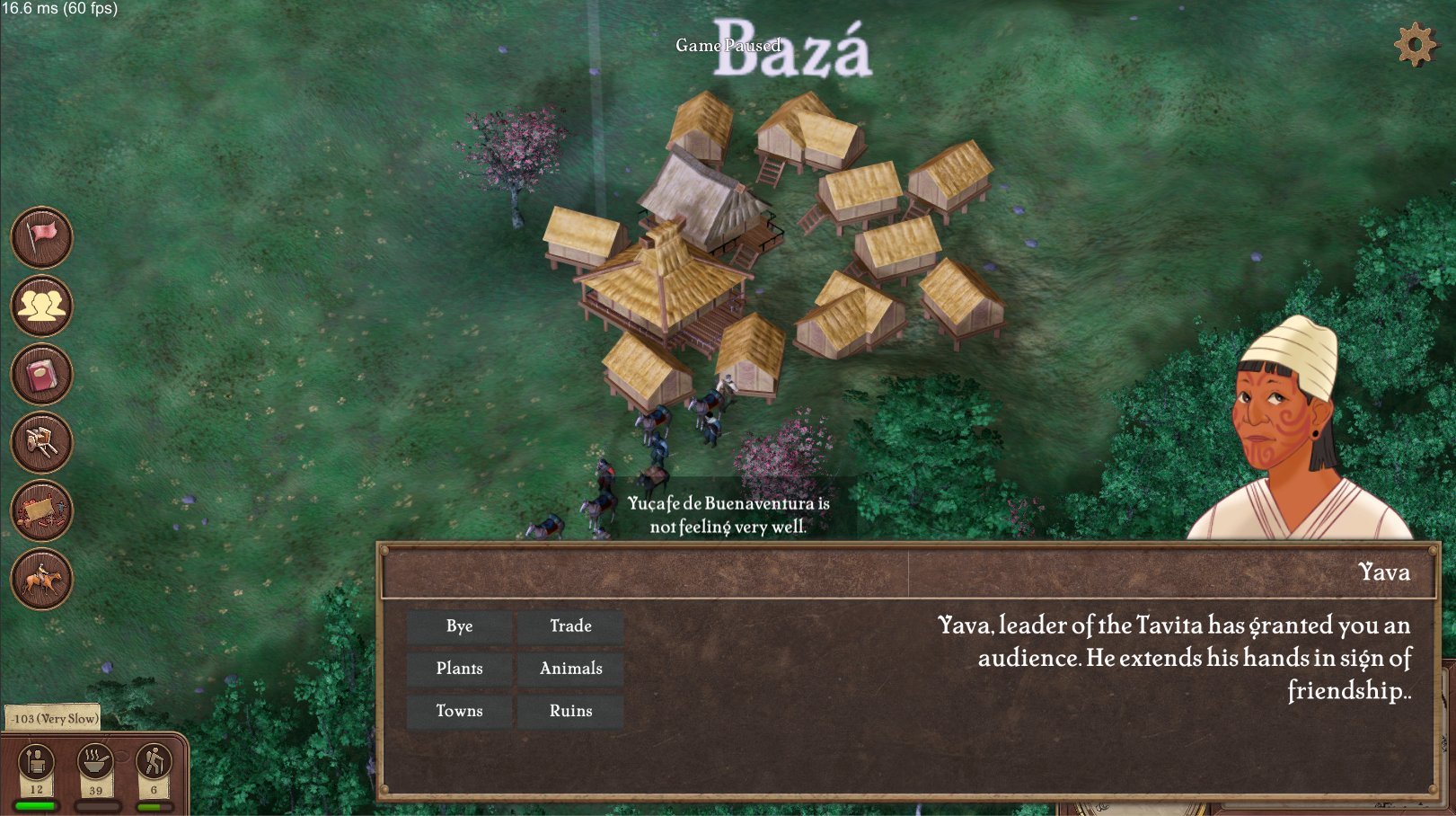This screenshot has height=816, width=1456.
Task: Select the Towns dialogue topic
Action: [x=459, y=711]
